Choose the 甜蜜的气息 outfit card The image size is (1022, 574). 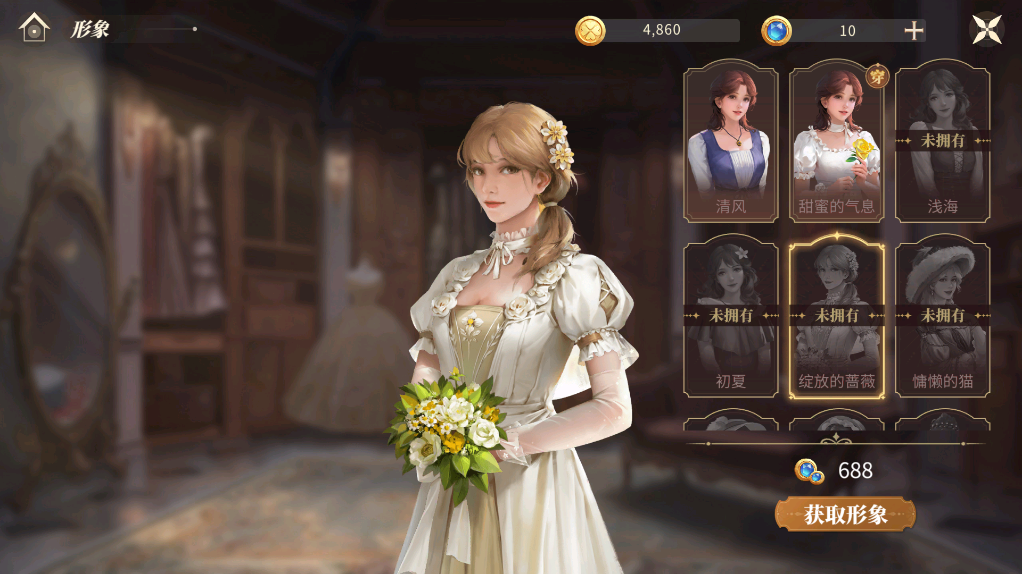coord(836,142)
